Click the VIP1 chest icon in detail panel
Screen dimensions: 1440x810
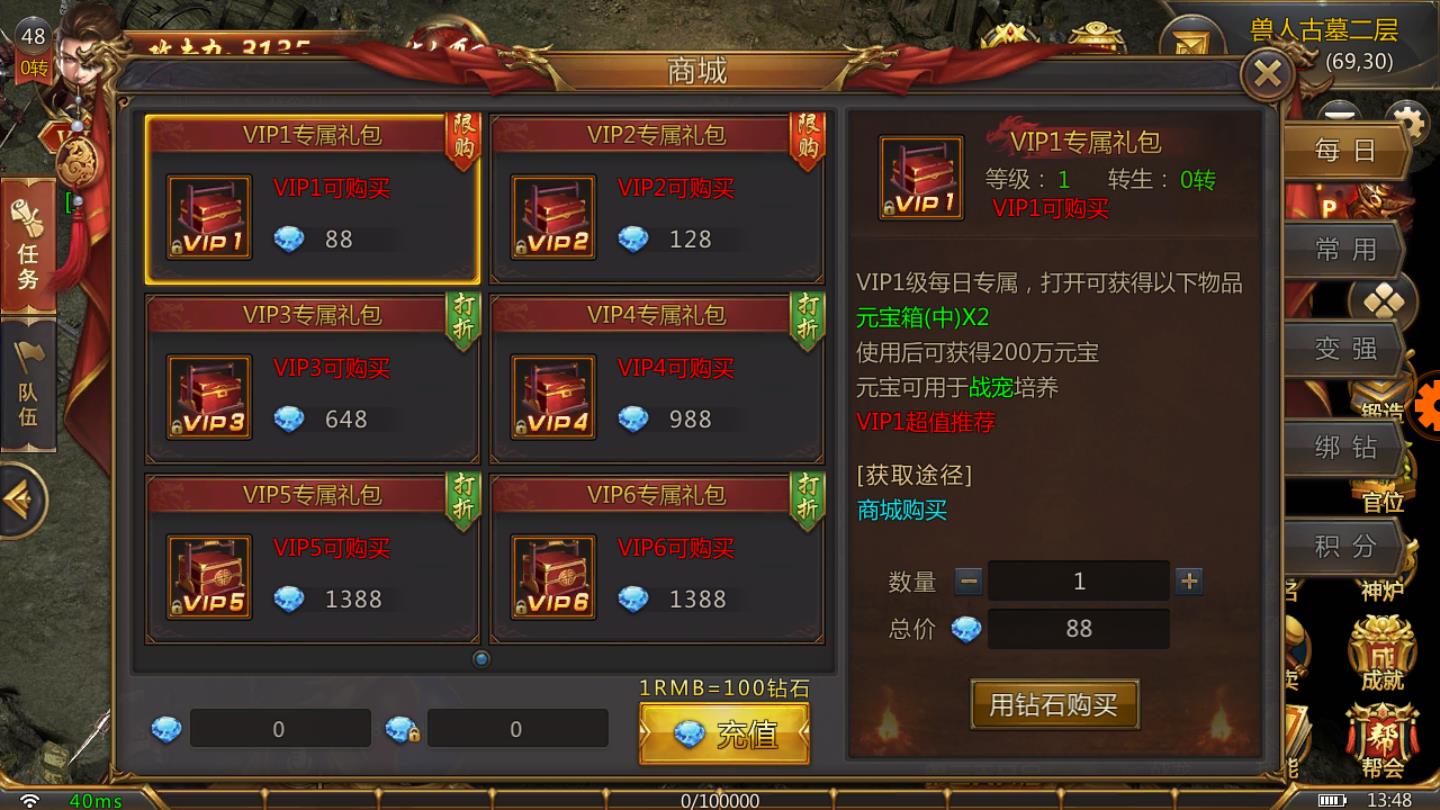pos(919,177)
